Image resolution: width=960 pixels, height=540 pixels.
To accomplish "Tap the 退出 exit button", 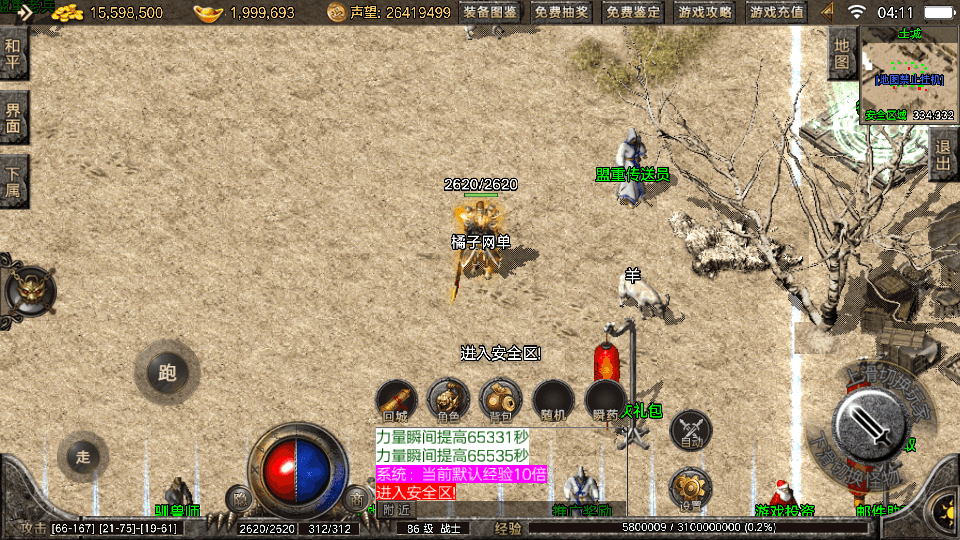I will pos(943,154).
